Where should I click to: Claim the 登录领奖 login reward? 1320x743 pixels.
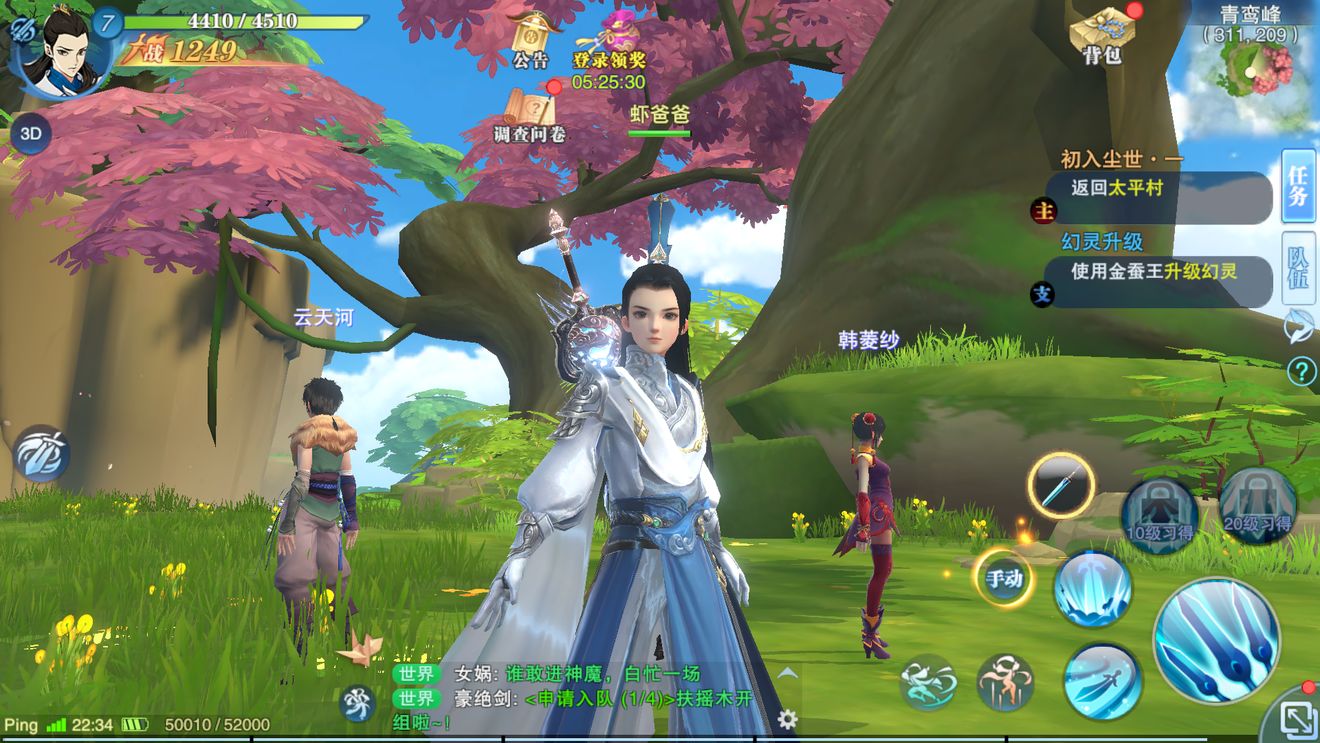tap(609, 40)
